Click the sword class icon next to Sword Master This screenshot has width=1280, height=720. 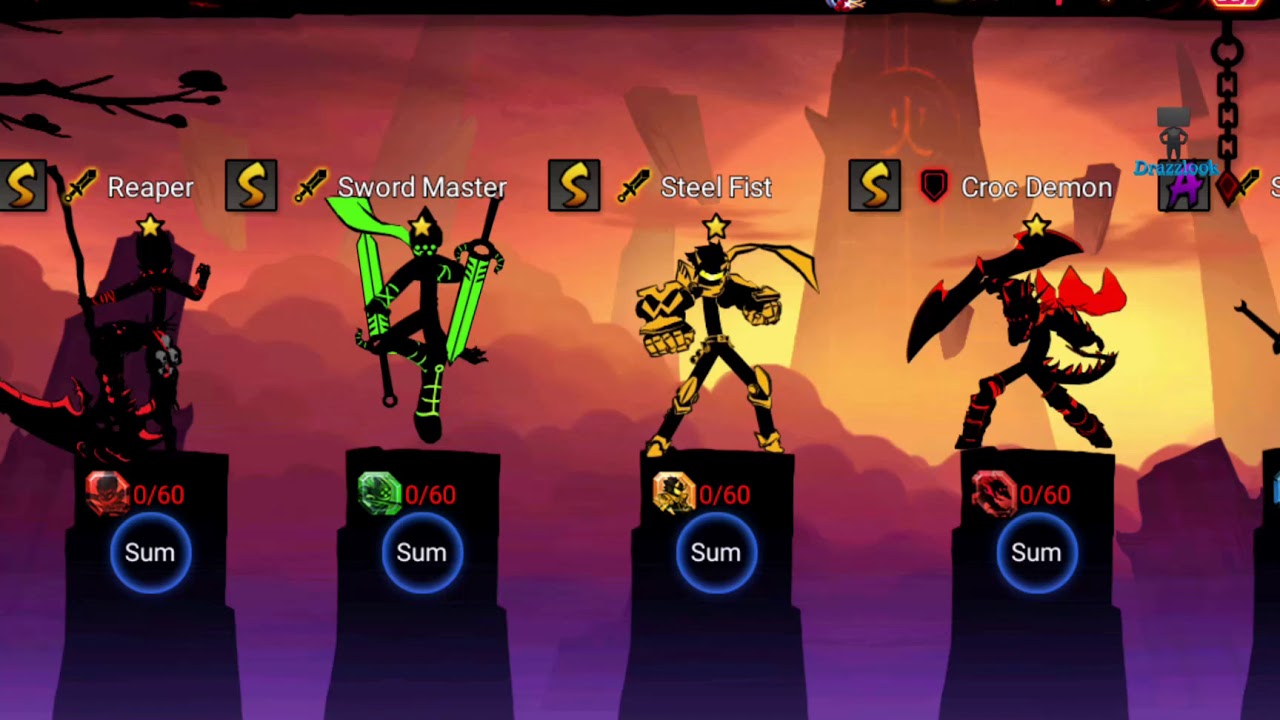[311, 185]
